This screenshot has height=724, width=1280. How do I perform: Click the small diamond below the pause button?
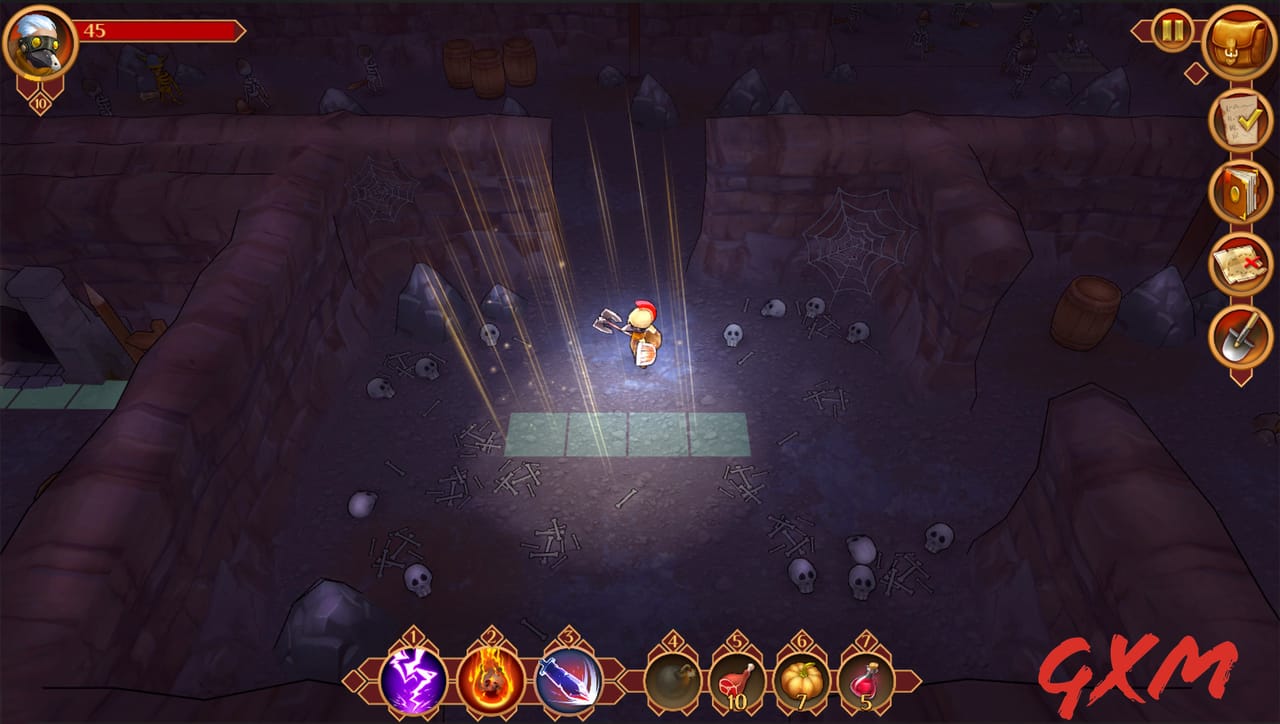pyautogui.click(x=1196, y=72)
